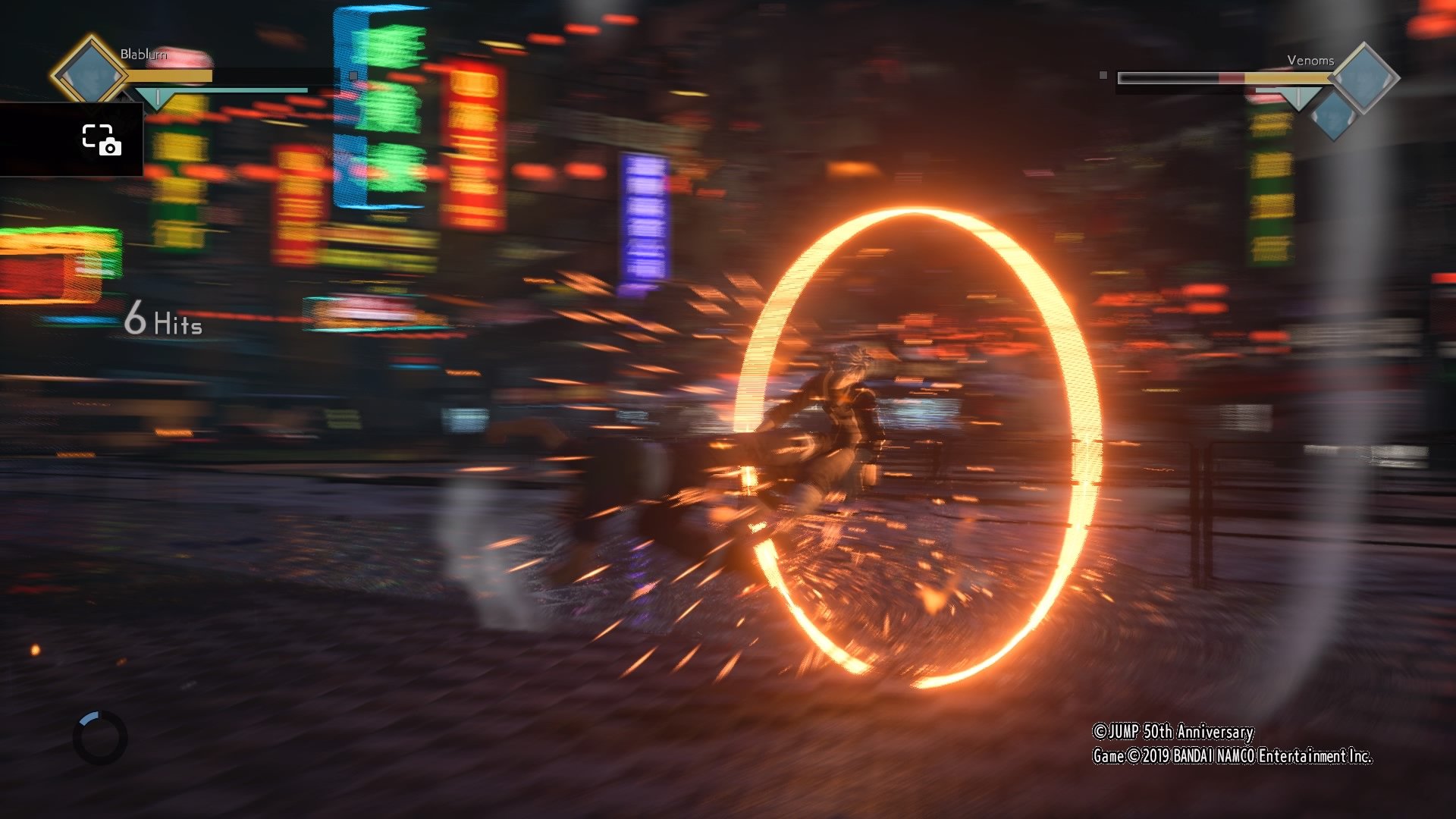Select Blablurn's diamond character portrait
The width and height of the screenshot is (1456, 819).
coord(91,70)
